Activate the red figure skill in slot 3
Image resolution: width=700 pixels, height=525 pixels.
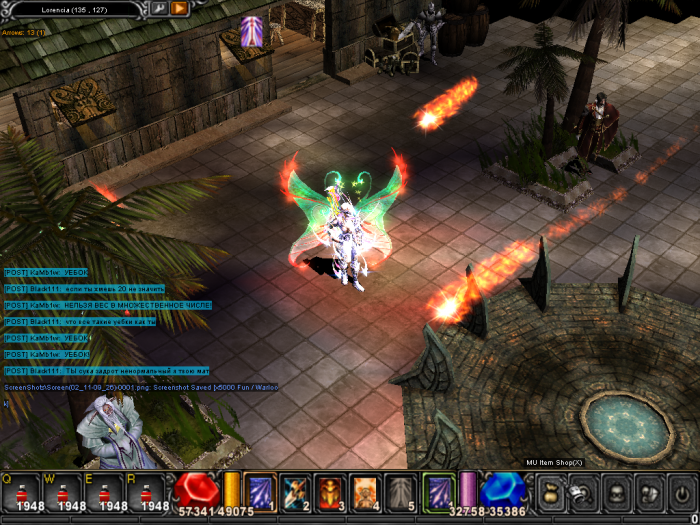tap(331, 492)
